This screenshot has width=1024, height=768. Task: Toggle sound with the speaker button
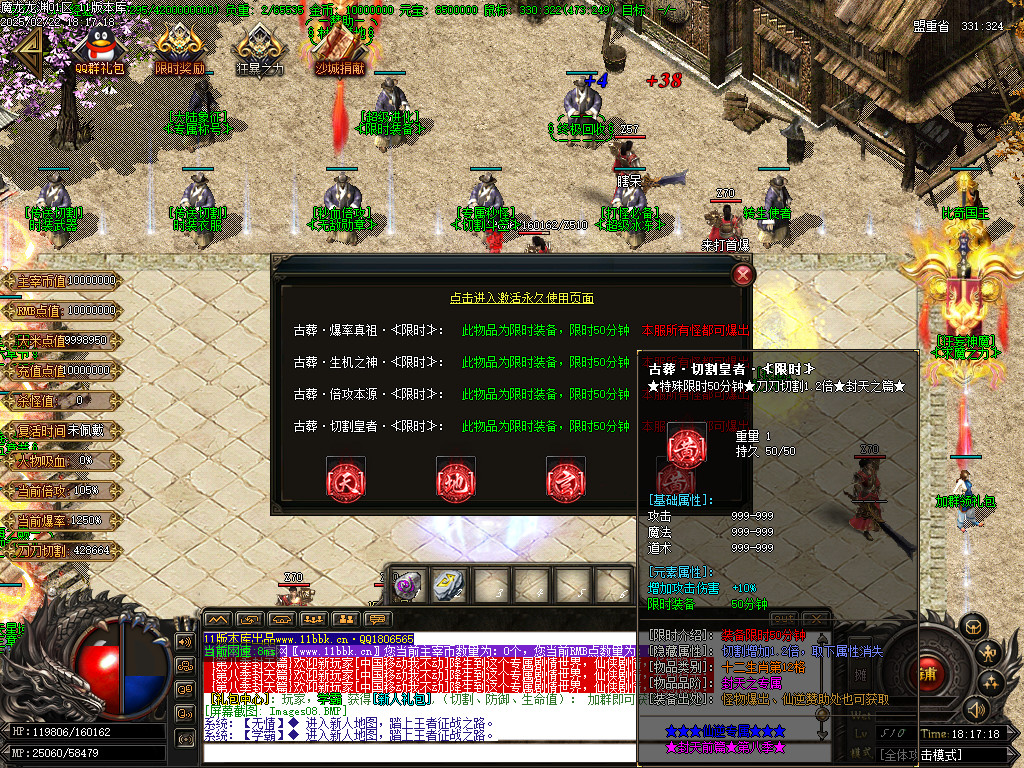[974, 709]
